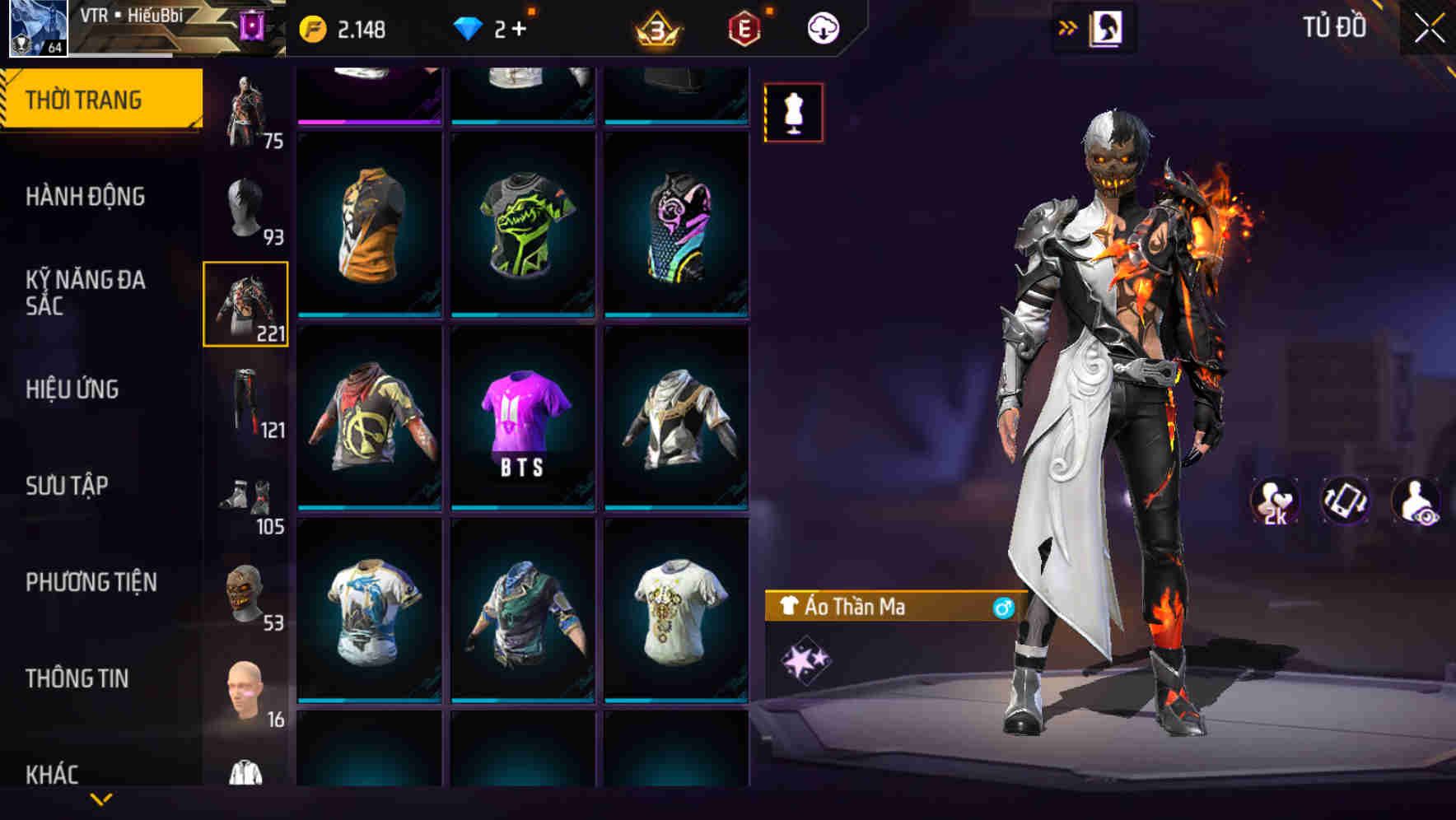This screenshot has height=820, width=1456.
Task: Collapse the panel using the double-arrow chevron
Action: click(1068, 26)
